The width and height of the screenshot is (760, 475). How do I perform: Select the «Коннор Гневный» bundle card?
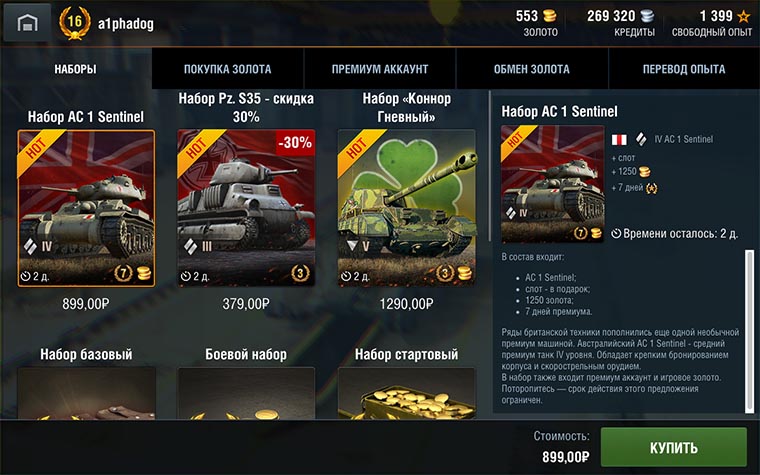(x=406, y=208)
